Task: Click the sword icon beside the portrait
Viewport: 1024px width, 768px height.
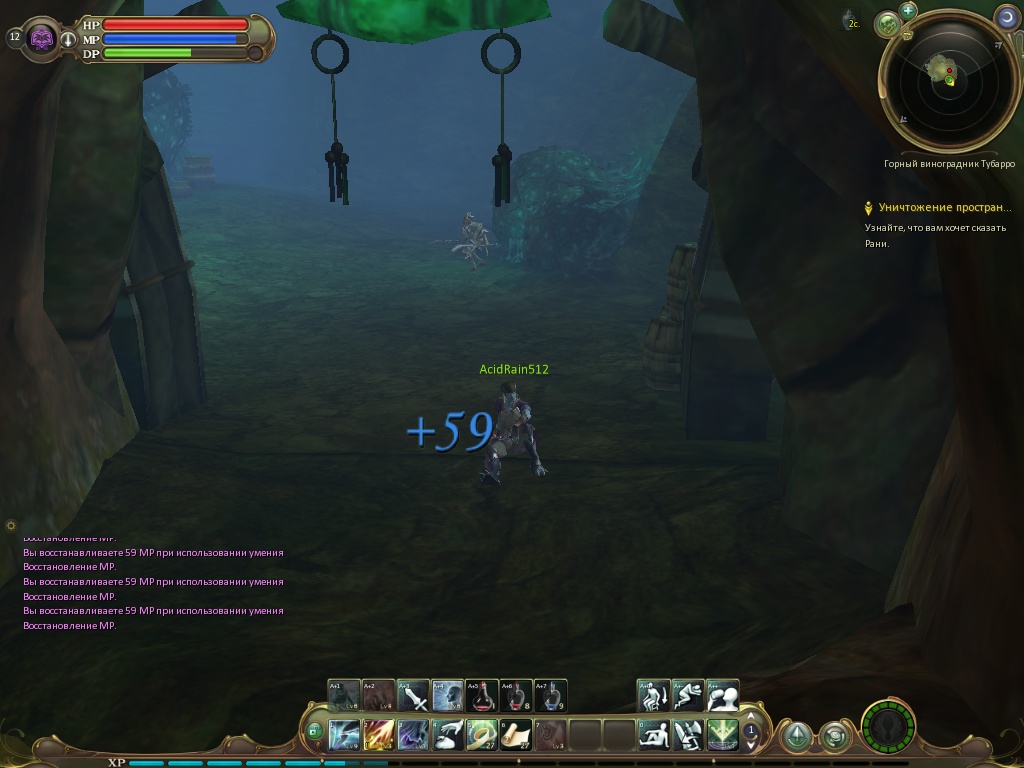Action: pyautogui.click(x=68, y=40)
